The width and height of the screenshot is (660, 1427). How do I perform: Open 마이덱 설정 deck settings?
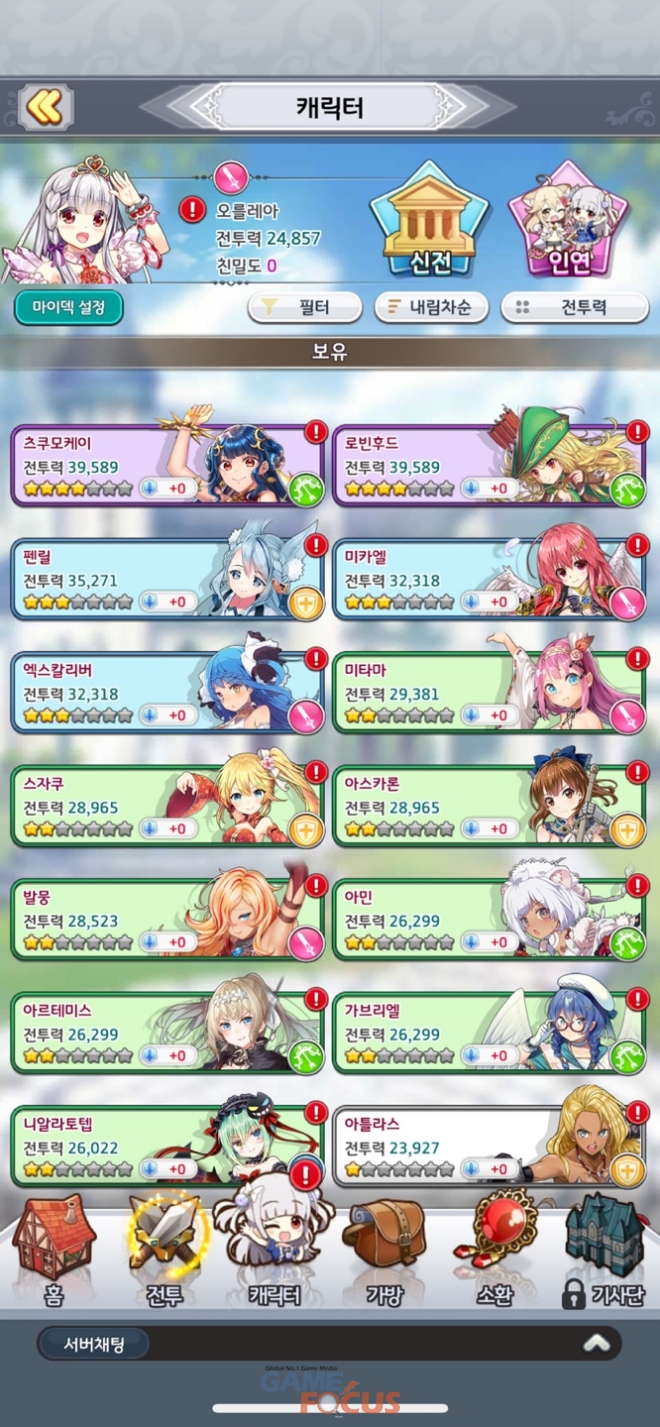point(68,307)
